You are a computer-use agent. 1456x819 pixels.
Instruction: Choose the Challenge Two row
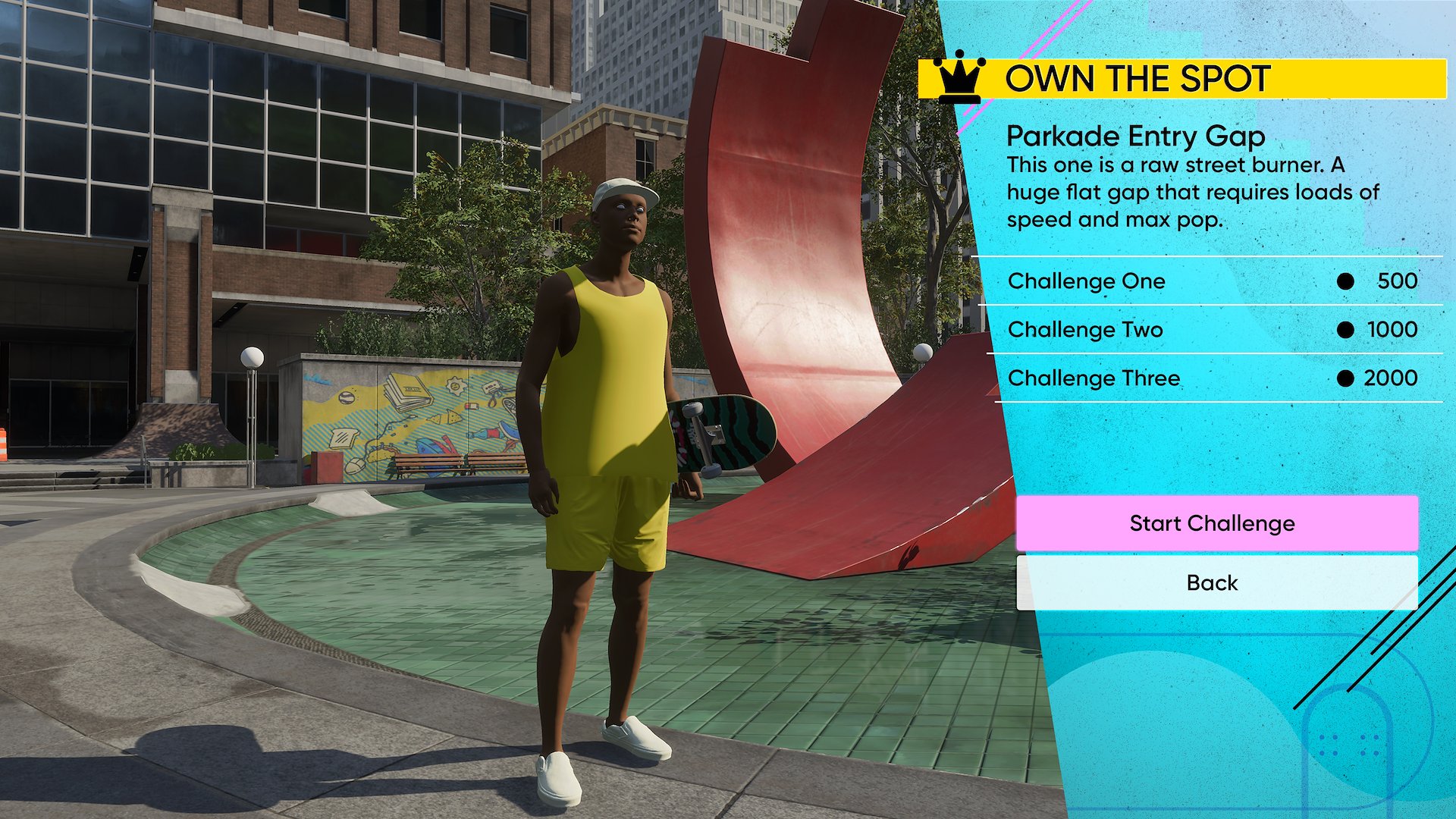pos(1211,330)
